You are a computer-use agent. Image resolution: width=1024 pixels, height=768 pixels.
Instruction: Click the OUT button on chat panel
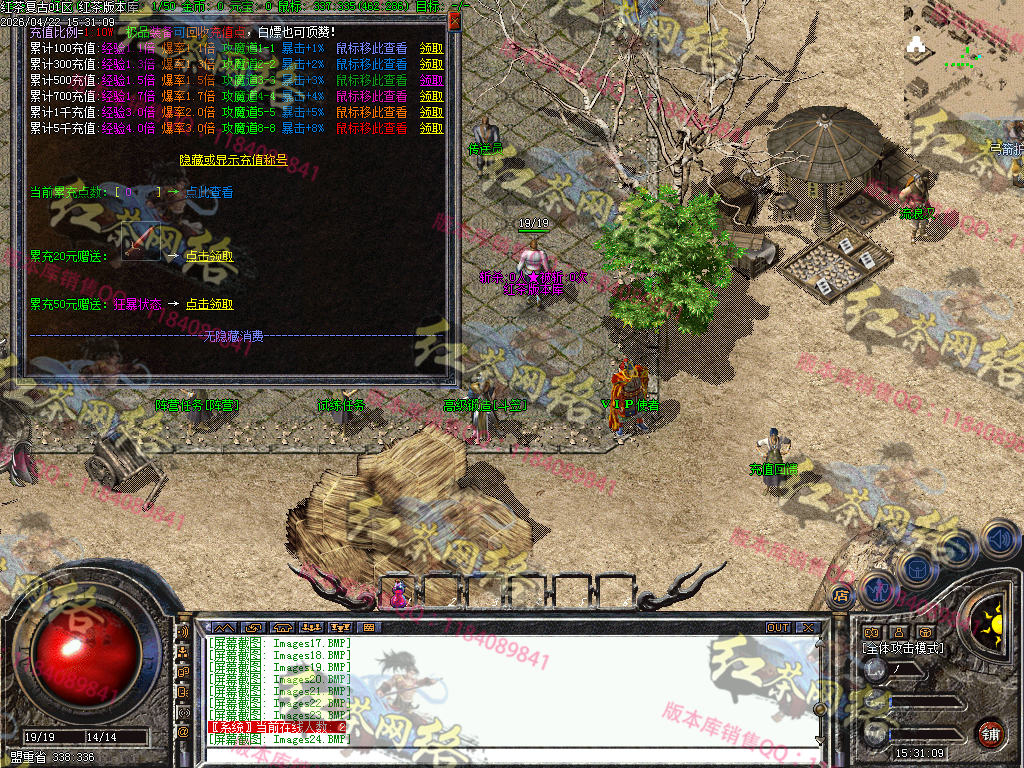click(778, 627)
